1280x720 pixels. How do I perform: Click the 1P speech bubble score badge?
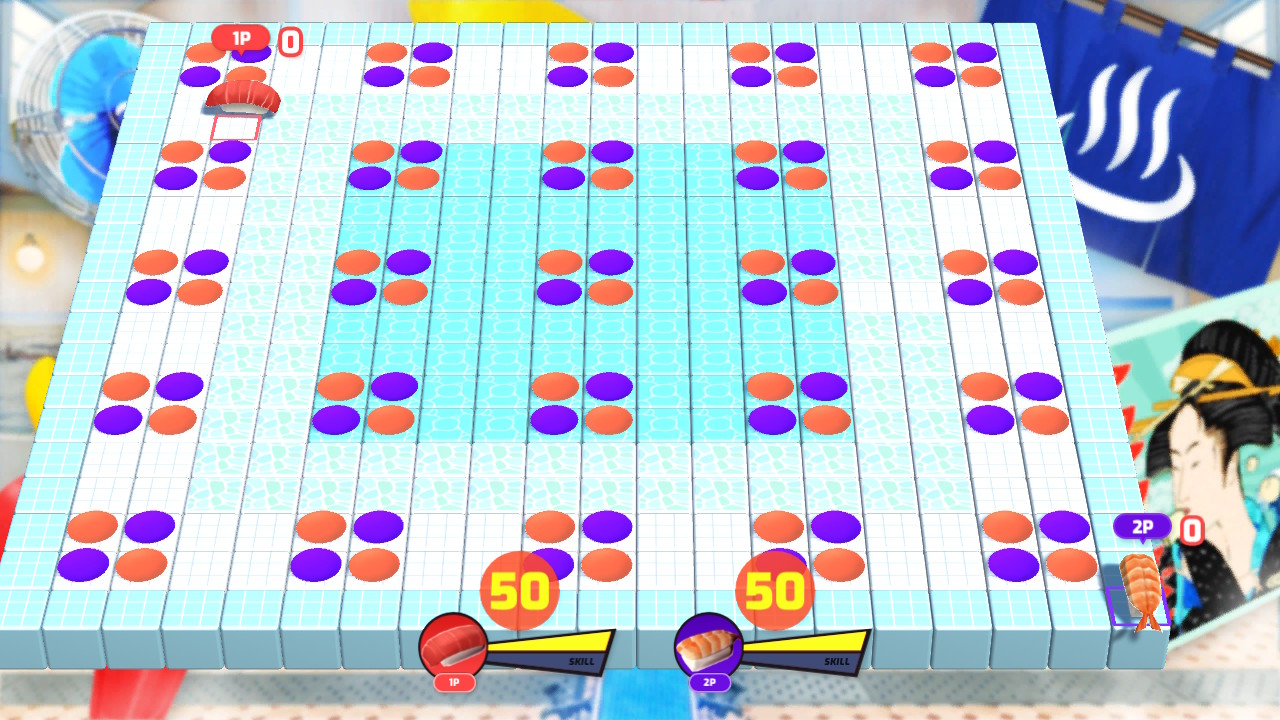point(243,37)
